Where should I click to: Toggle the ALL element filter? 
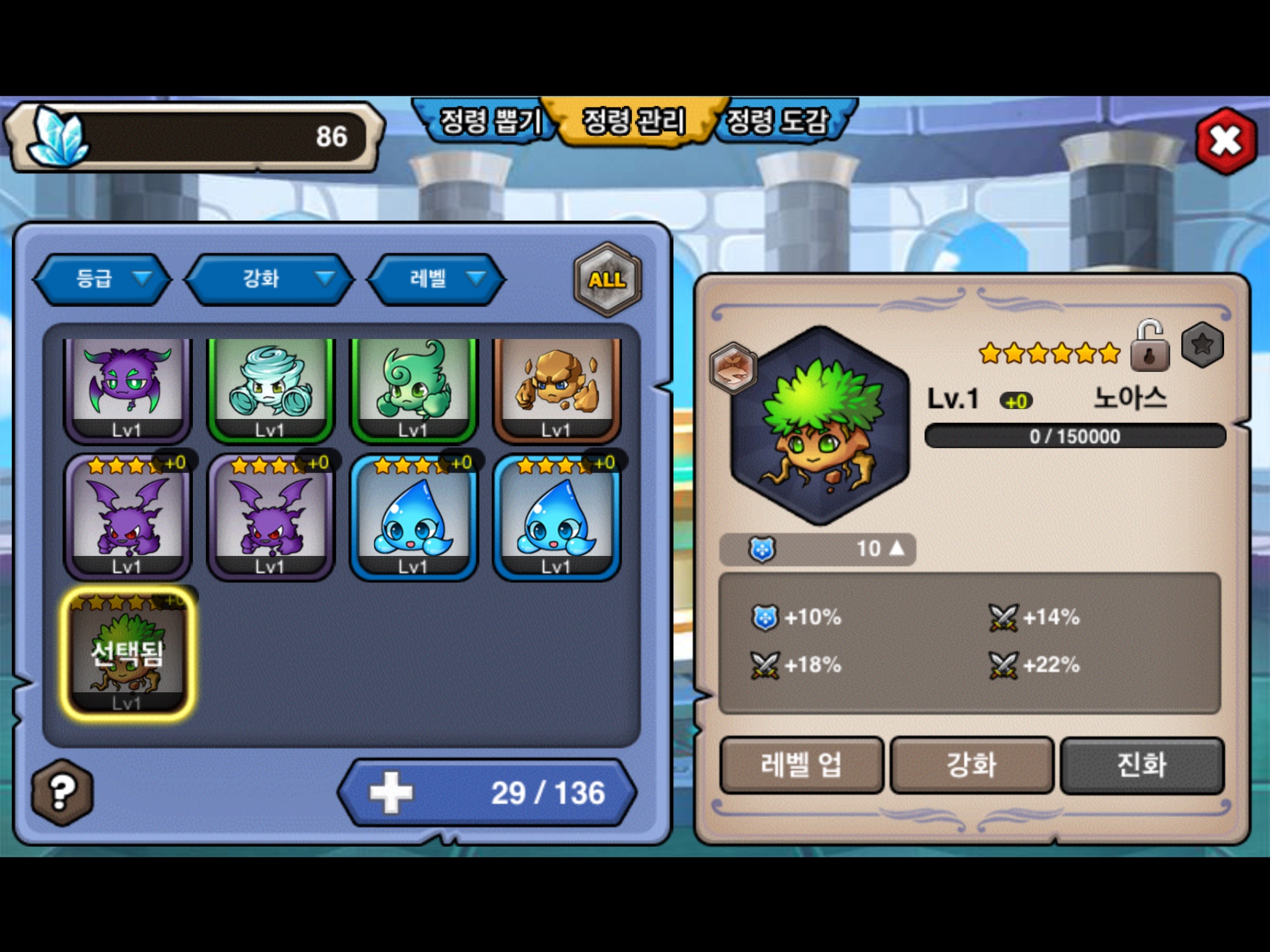607,279
